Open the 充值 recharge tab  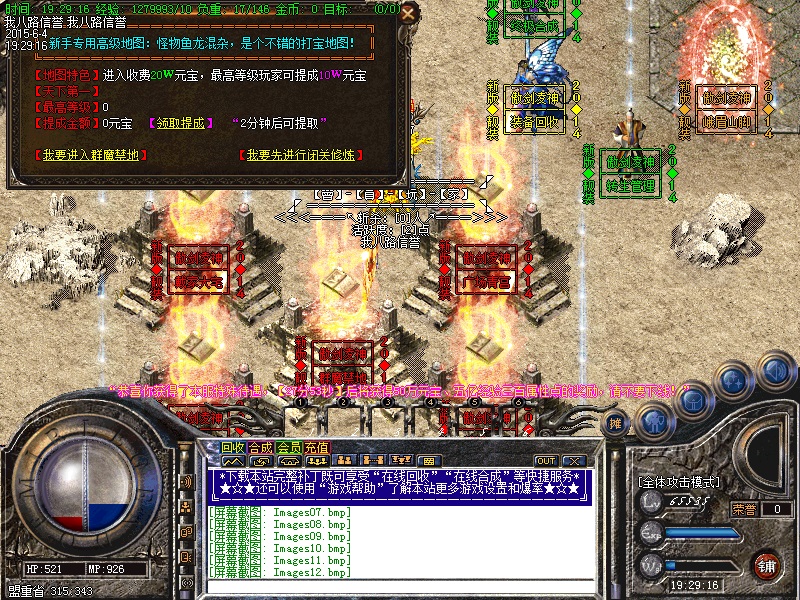tap(317, 447)
